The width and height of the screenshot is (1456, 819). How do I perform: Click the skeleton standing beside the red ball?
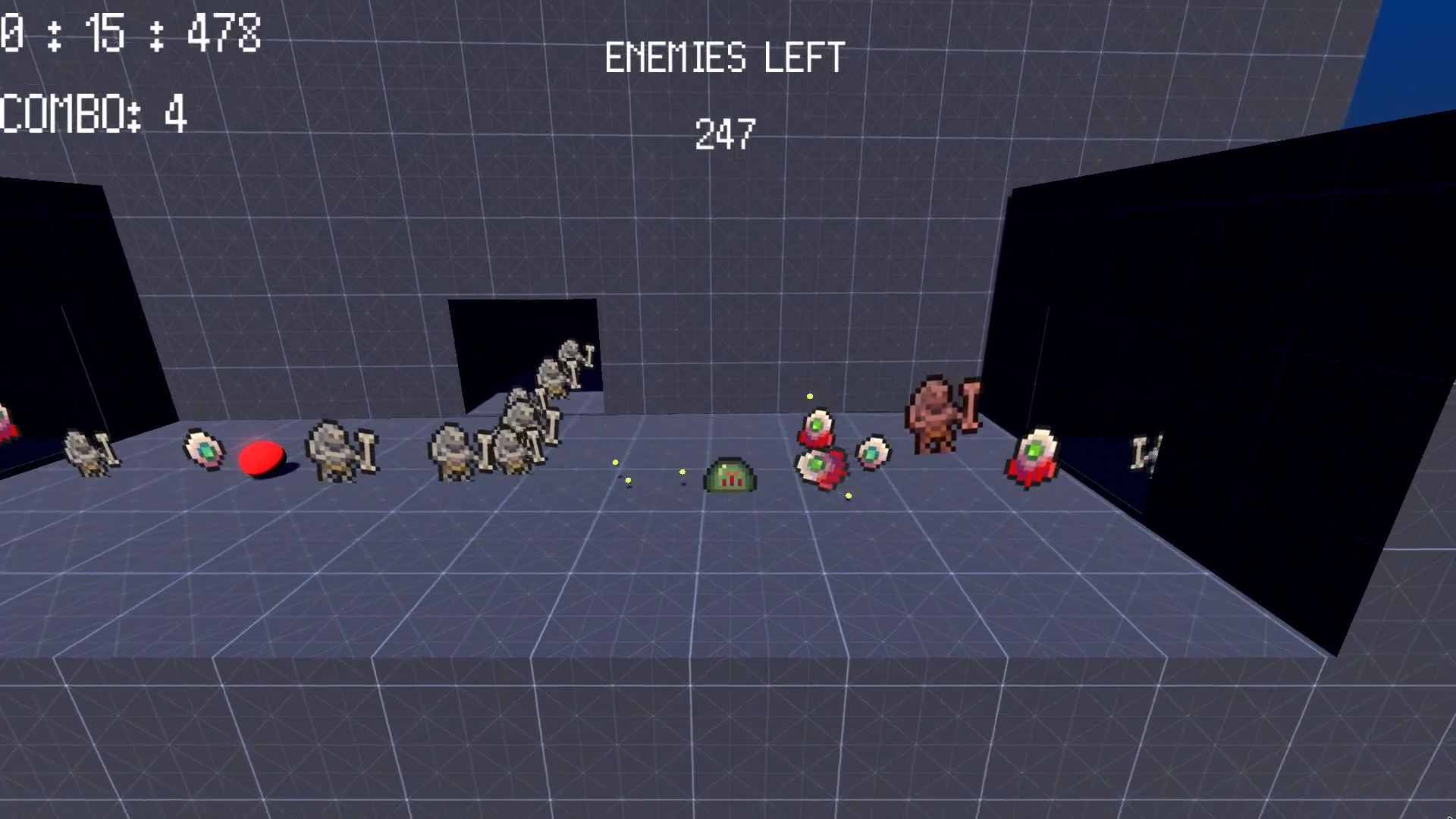(x=334, y=453)
